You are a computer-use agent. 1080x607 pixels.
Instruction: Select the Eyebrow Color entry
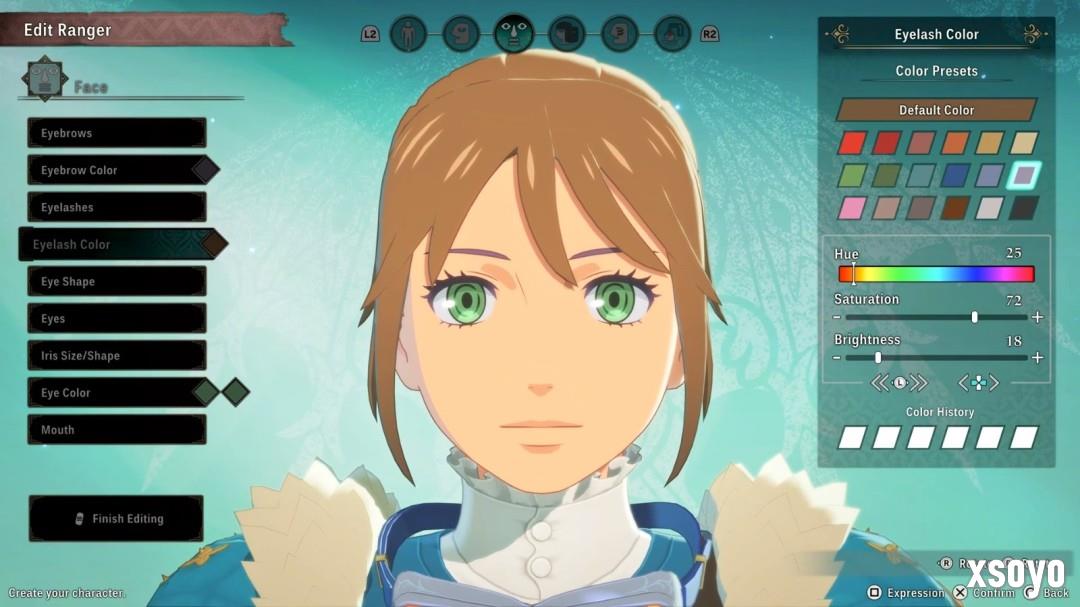coord(116,170)
